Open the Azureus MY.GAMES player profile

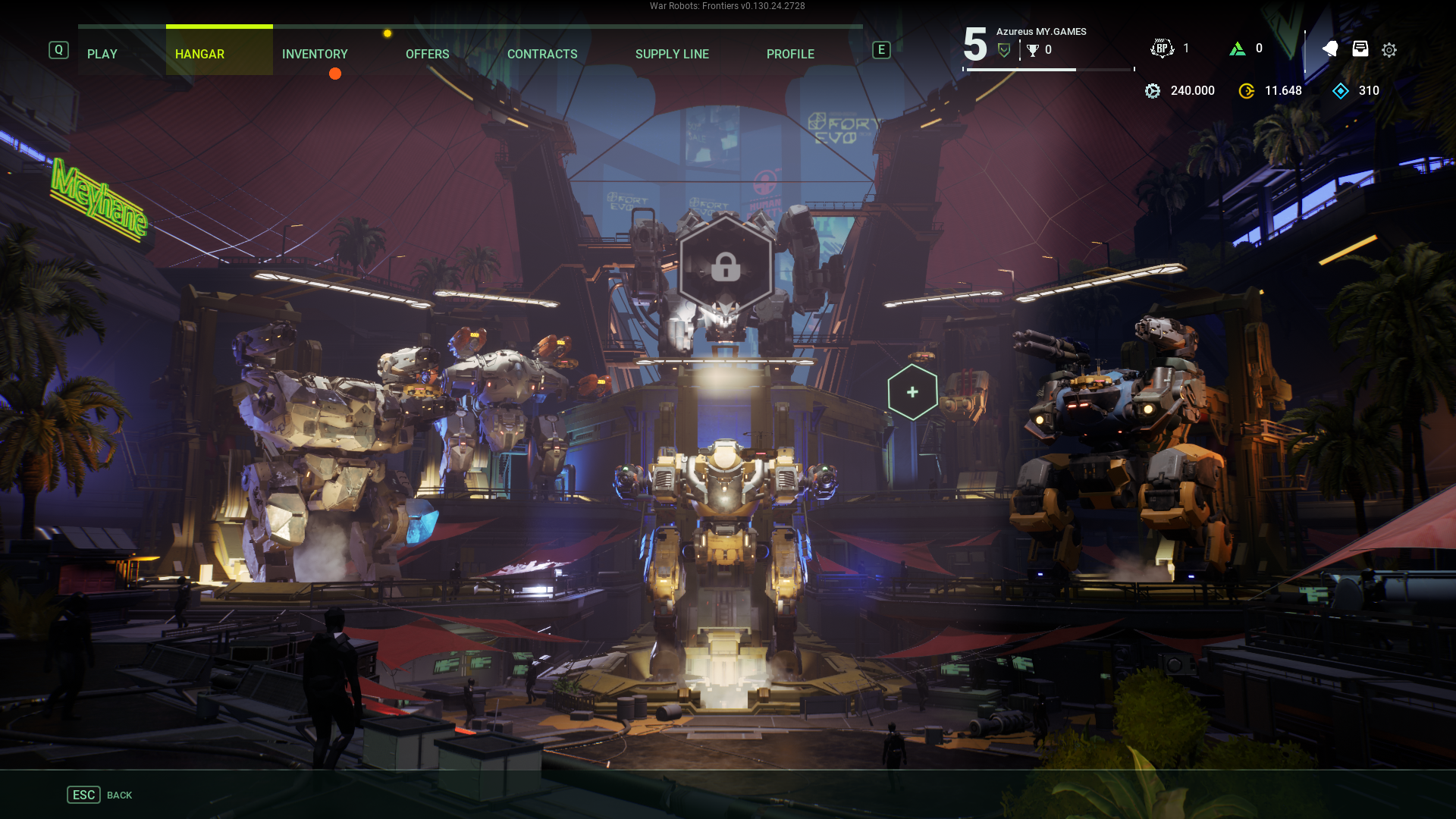tap(1040, 32)
